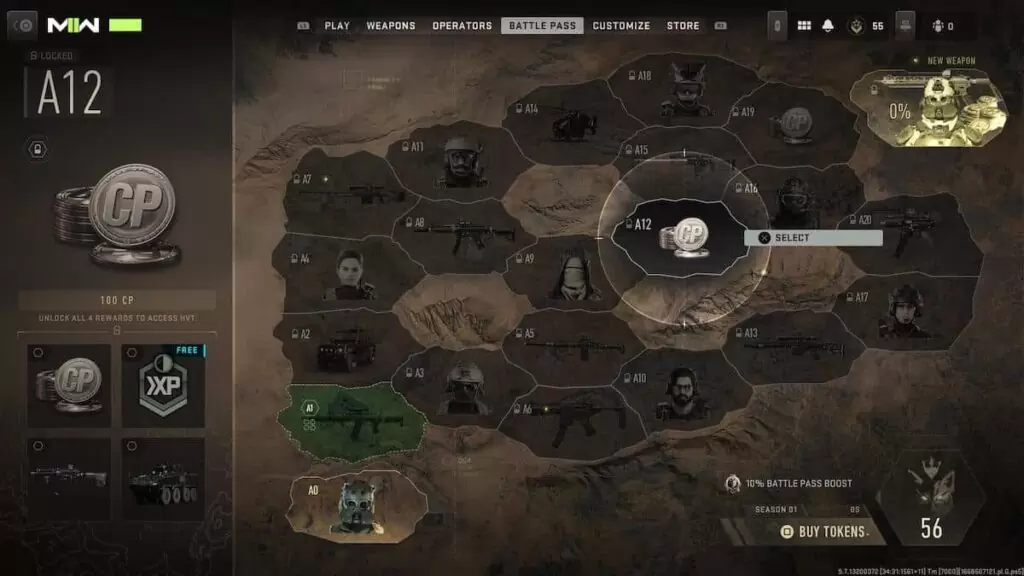Open the New Weapon victory sector
1024x576 pixels.
click(x=928, y=108)
